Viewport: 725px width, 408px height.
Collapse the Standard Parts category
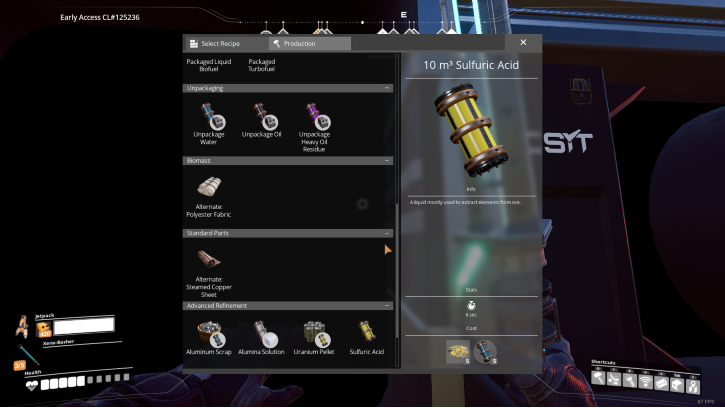tap(387, 233)
